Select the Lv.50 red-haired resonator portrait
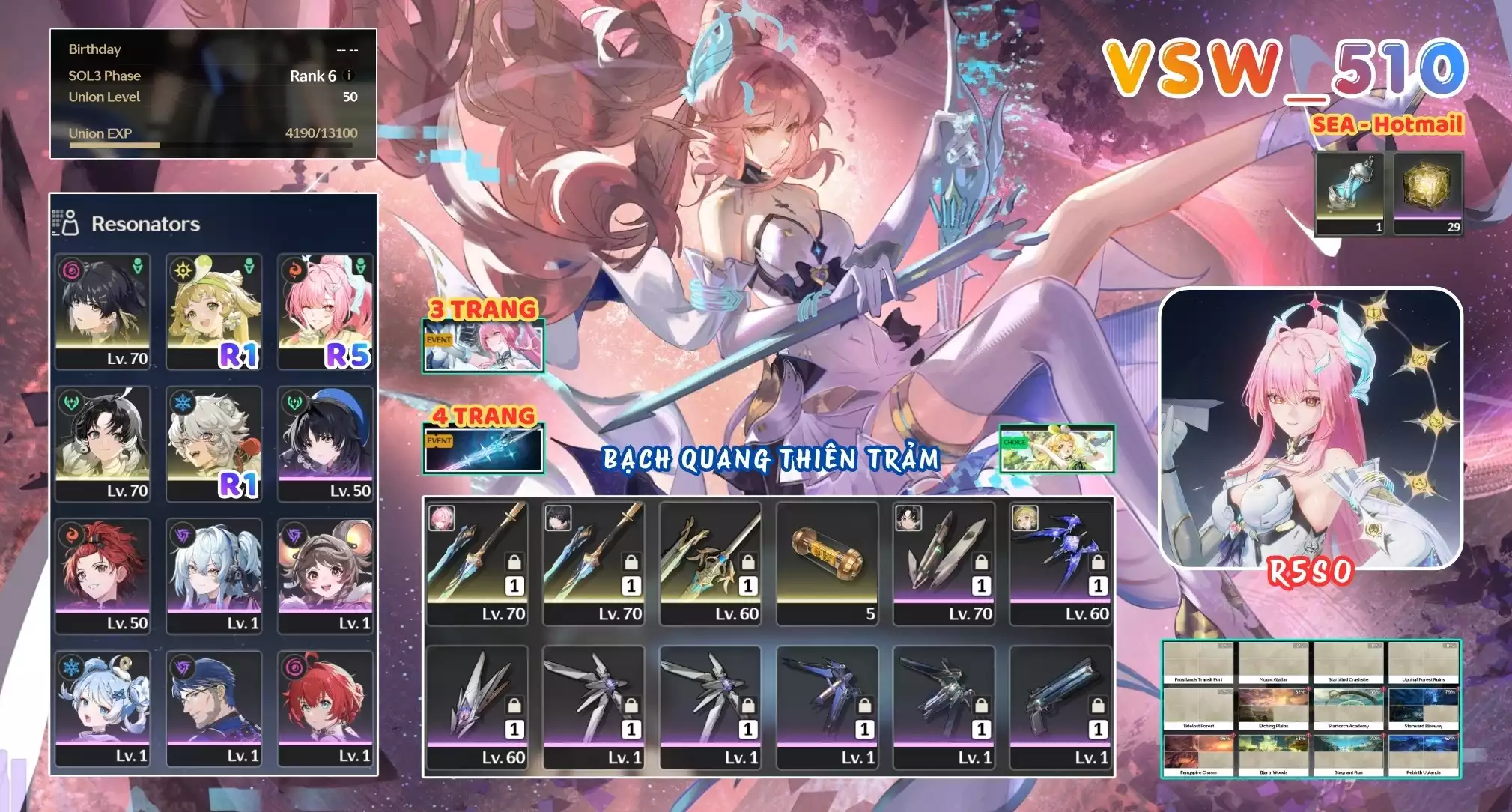The width and height of the screenshot is (1512, 812). [x=101, y=577]
